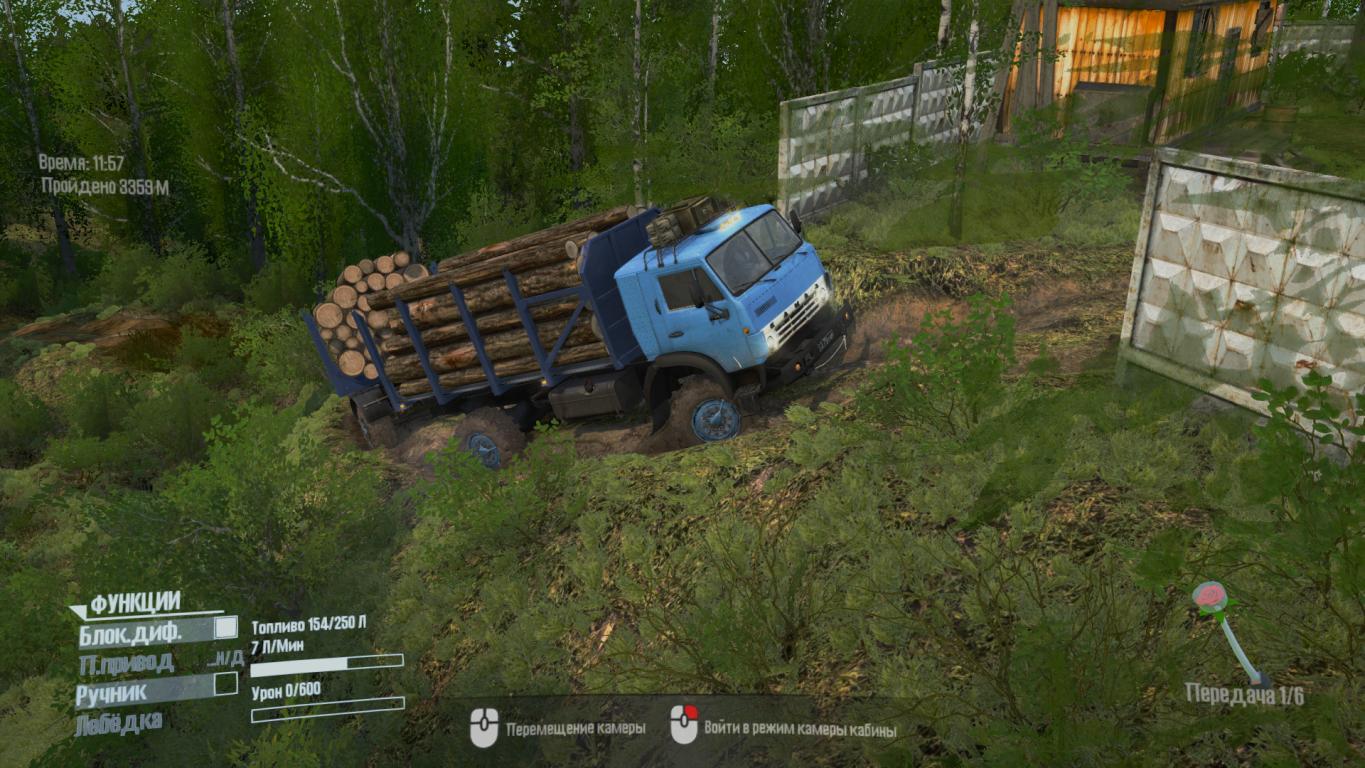Select the П.привод all-wheel drive option

[126, 661]
